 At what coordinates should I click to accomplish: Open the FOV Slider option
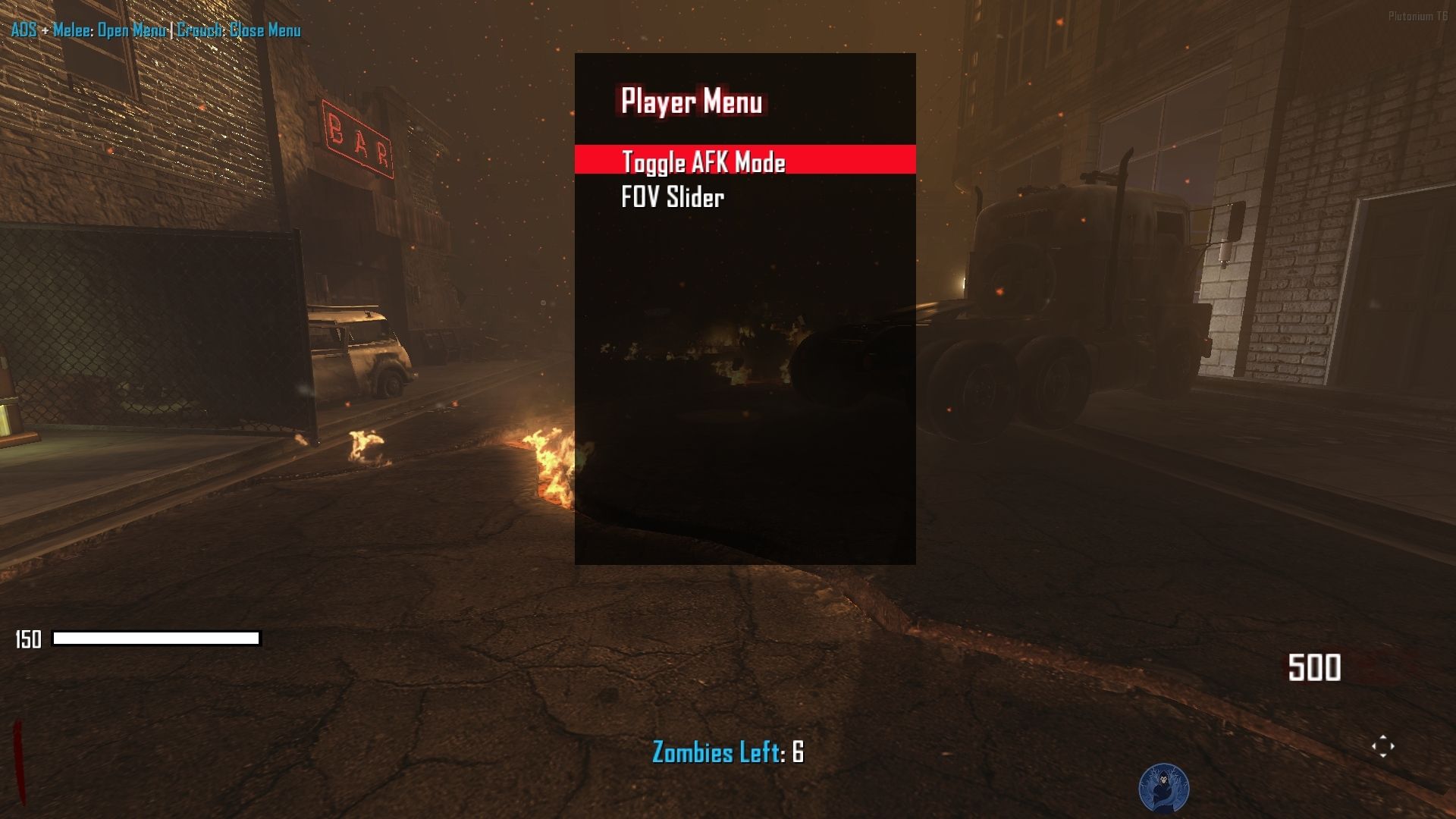pos(673,197)
